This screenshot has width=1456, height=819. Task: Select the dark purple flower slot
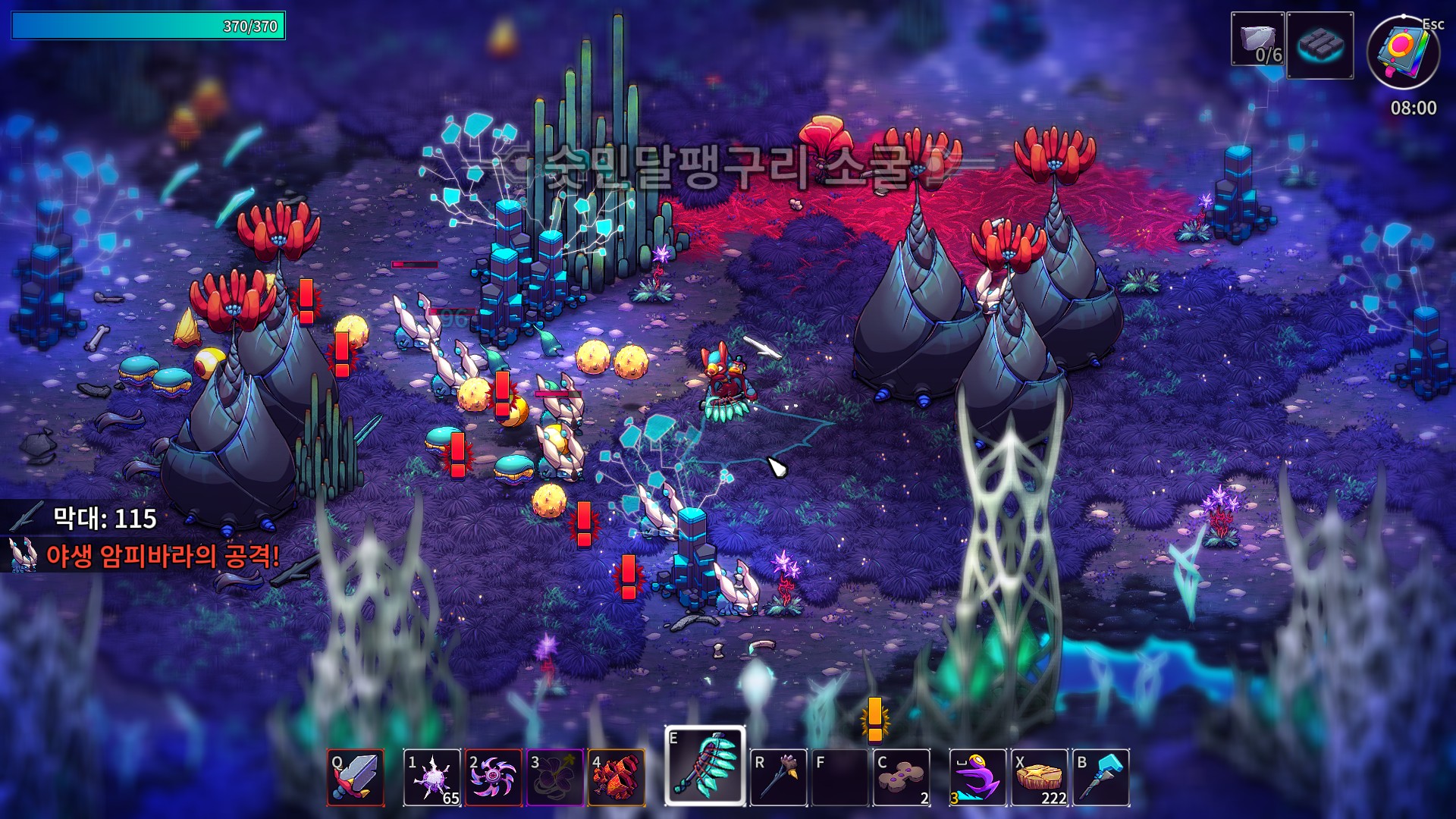[554, 777]
